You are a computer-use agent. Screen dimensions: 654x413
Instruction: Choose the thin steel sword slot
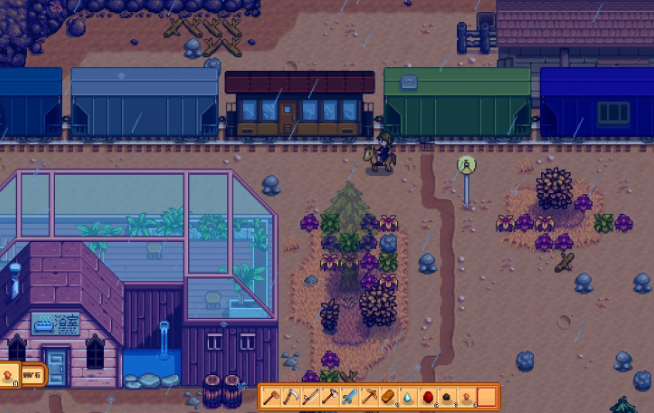310,397
